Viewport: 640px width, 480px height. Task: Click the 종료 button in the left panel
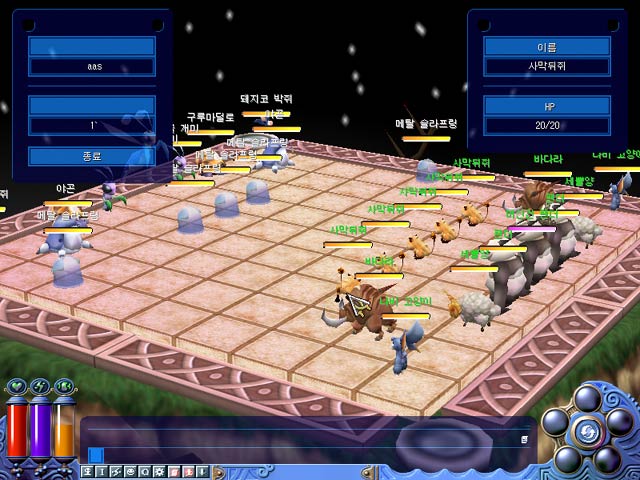pos(91,156)
